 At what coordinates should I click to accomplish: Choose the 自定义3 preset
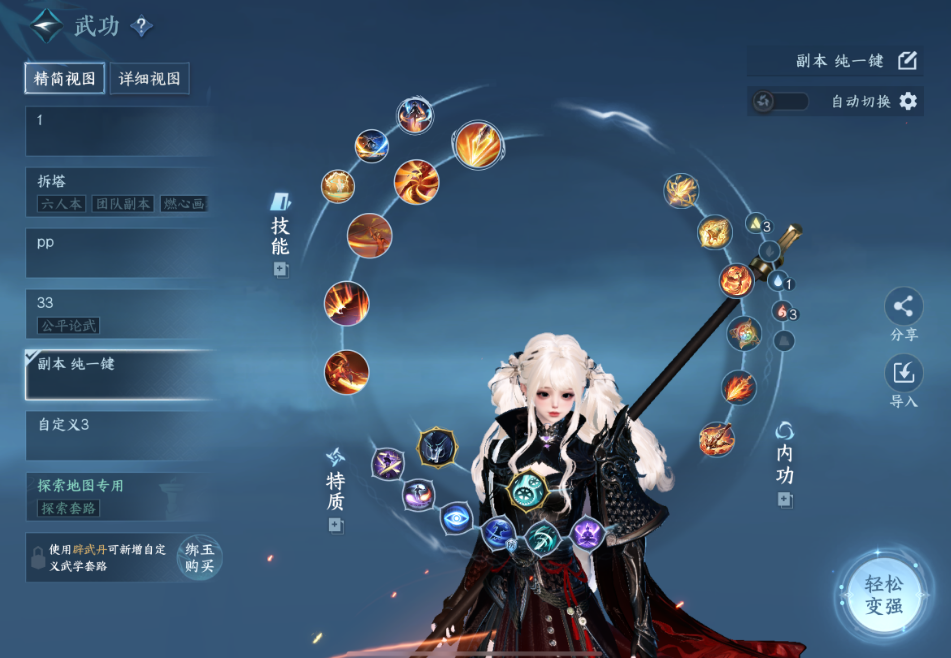coord(120,435)
